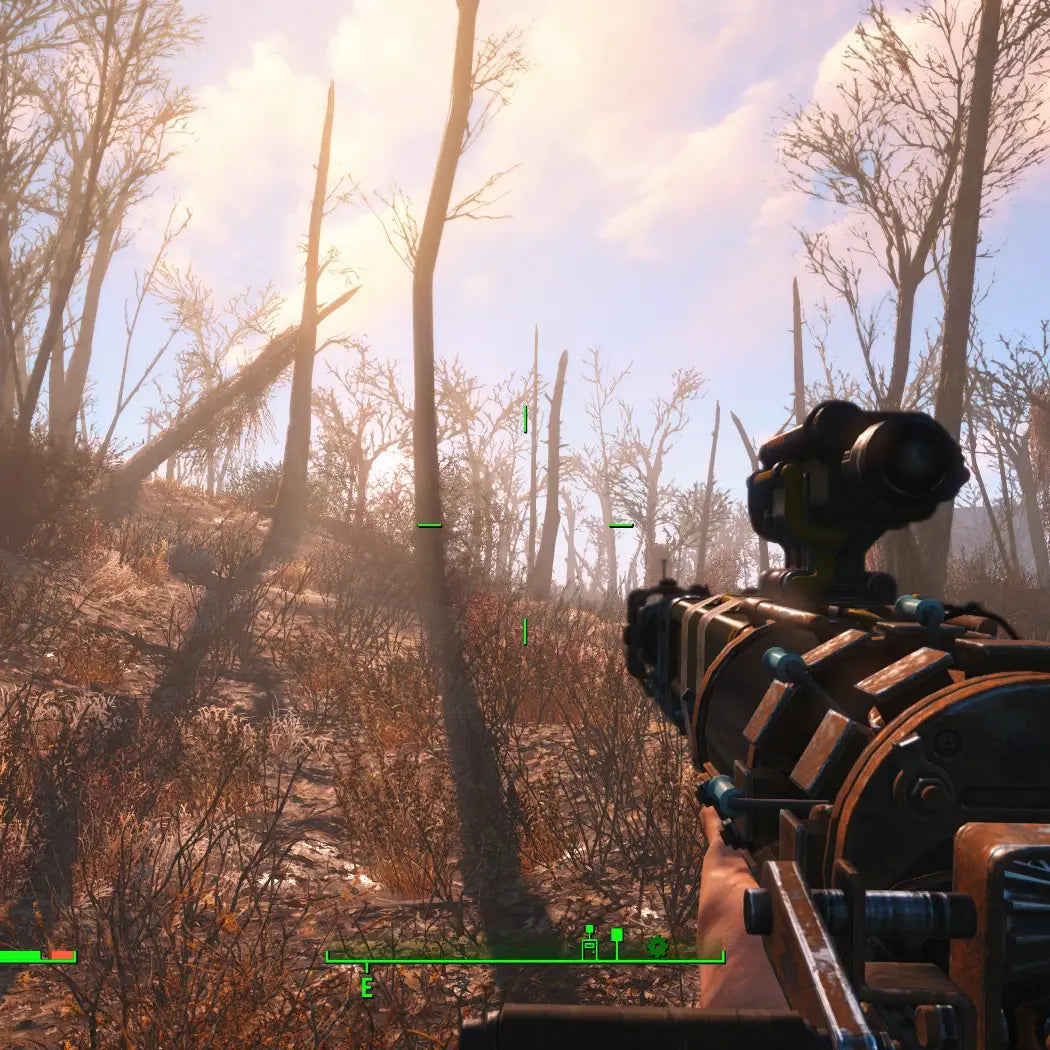The width and height of the screenshot is (1050, 1050).
Task: Select the building location marker on the compass
Action: [x=589, y=946]
